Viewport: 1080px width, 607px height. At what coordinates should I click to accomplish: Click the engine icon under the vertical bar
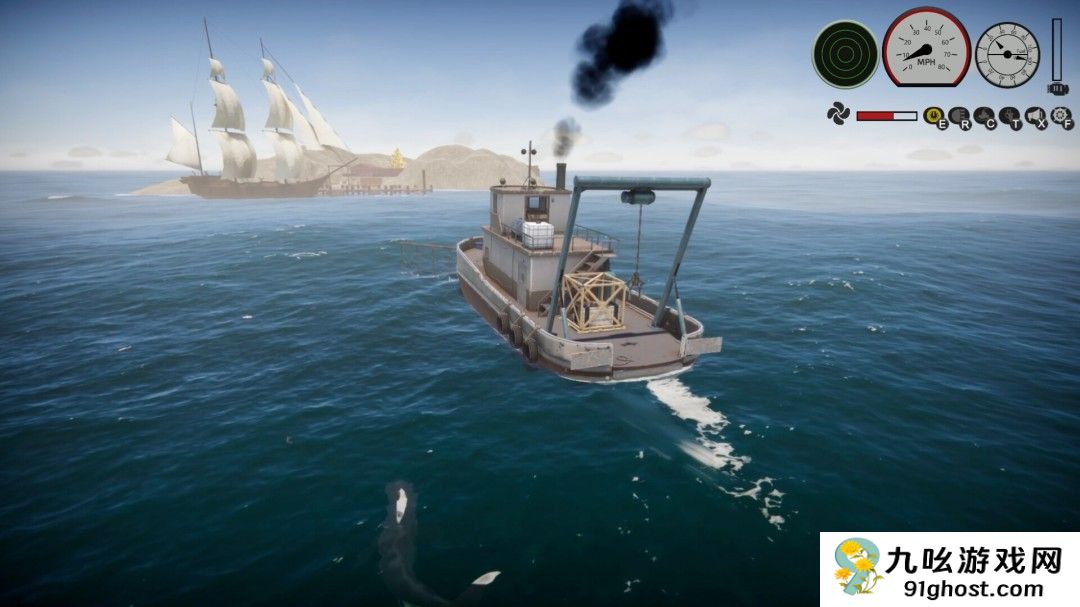1057,88
